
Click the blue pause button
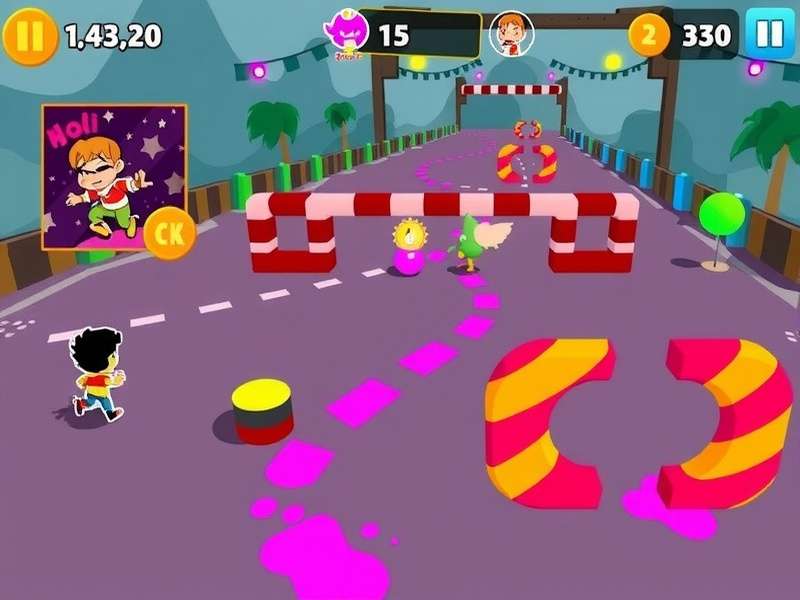click(769, 35)
